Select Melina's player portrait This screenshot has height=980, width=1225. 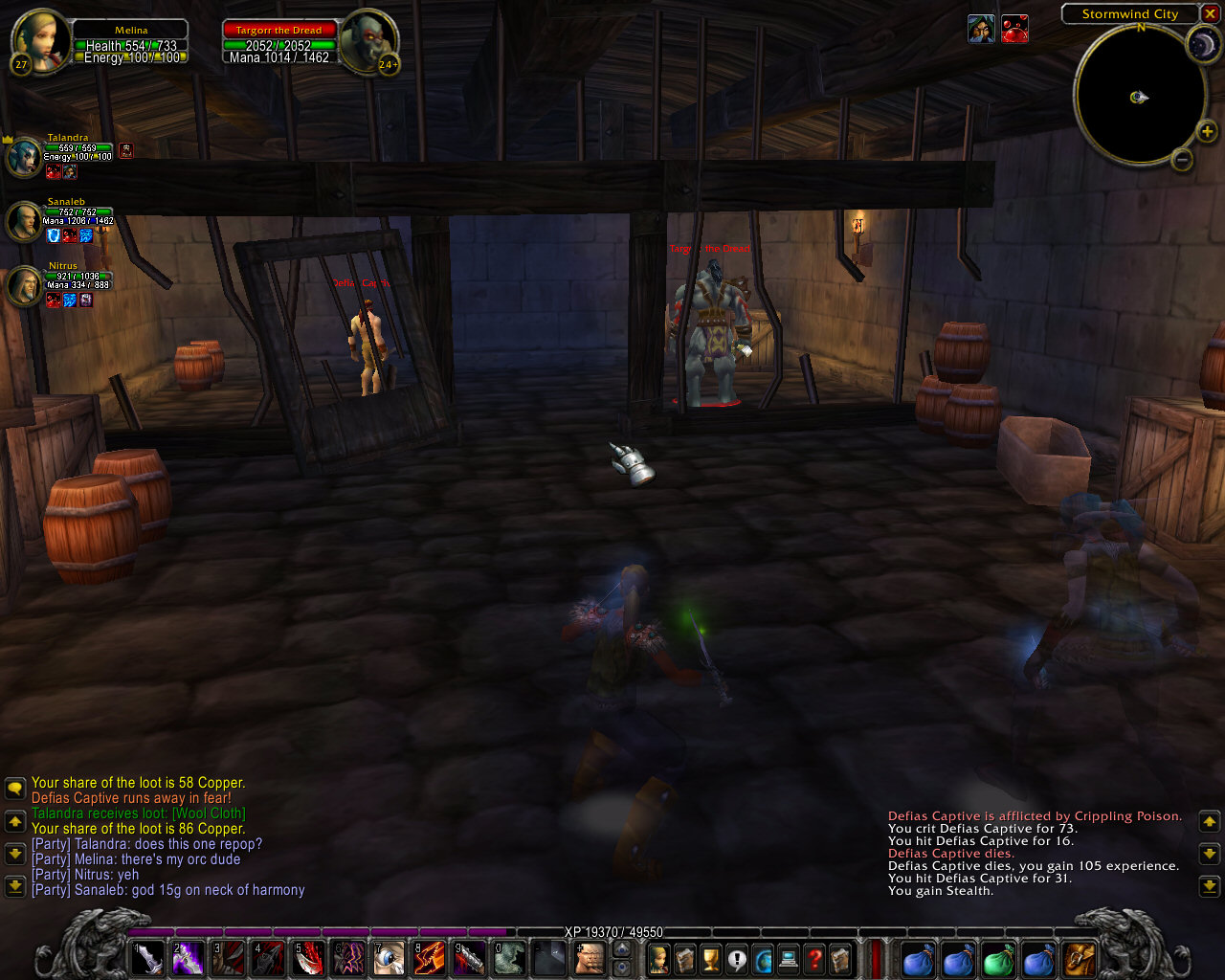39,38
